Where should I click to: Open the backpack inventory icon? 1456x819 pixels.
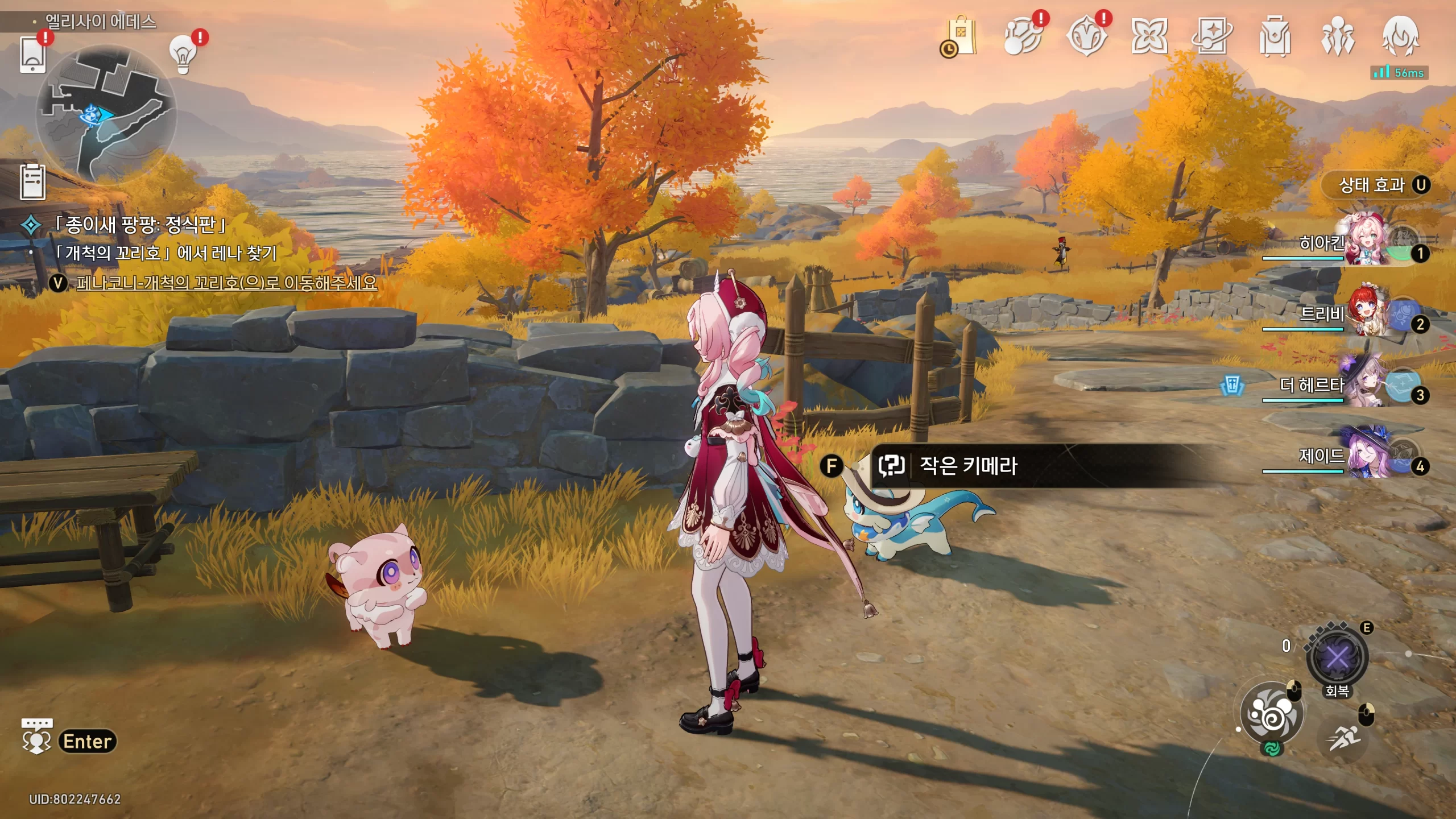point(1275,36)
